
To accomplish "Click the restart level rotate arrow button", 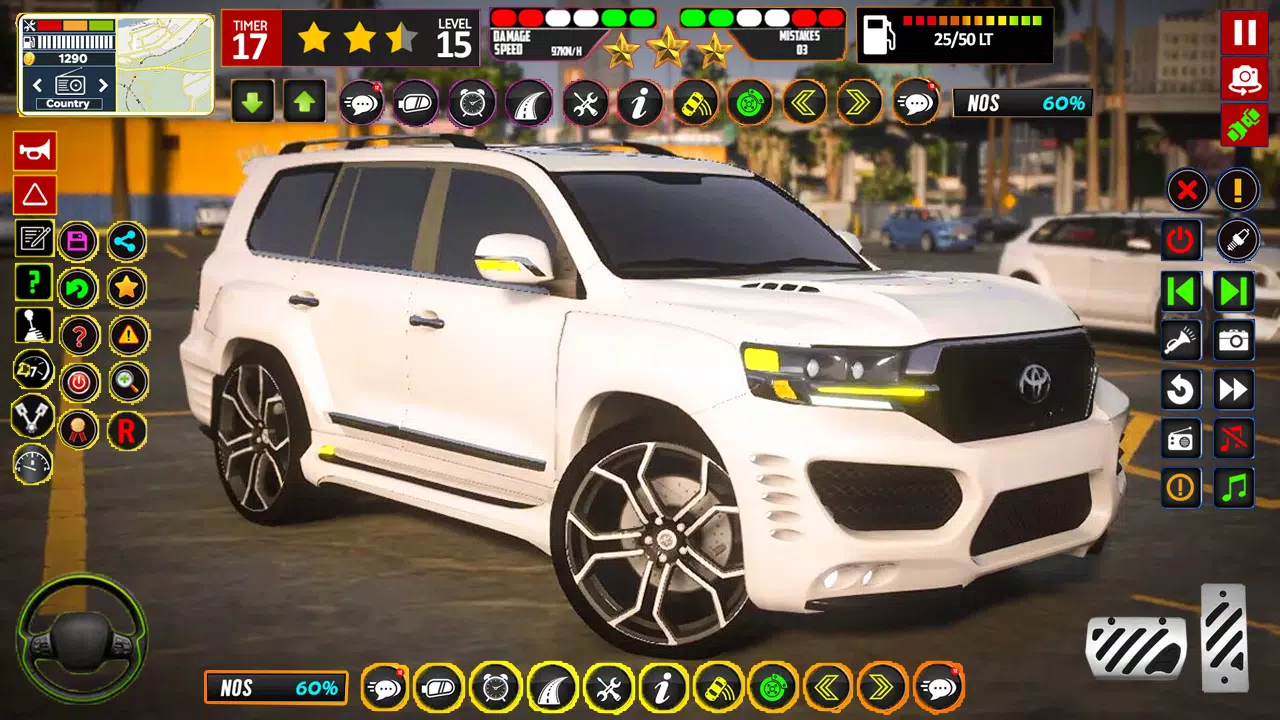I will pyautogui.click(x=1180, y=390).
